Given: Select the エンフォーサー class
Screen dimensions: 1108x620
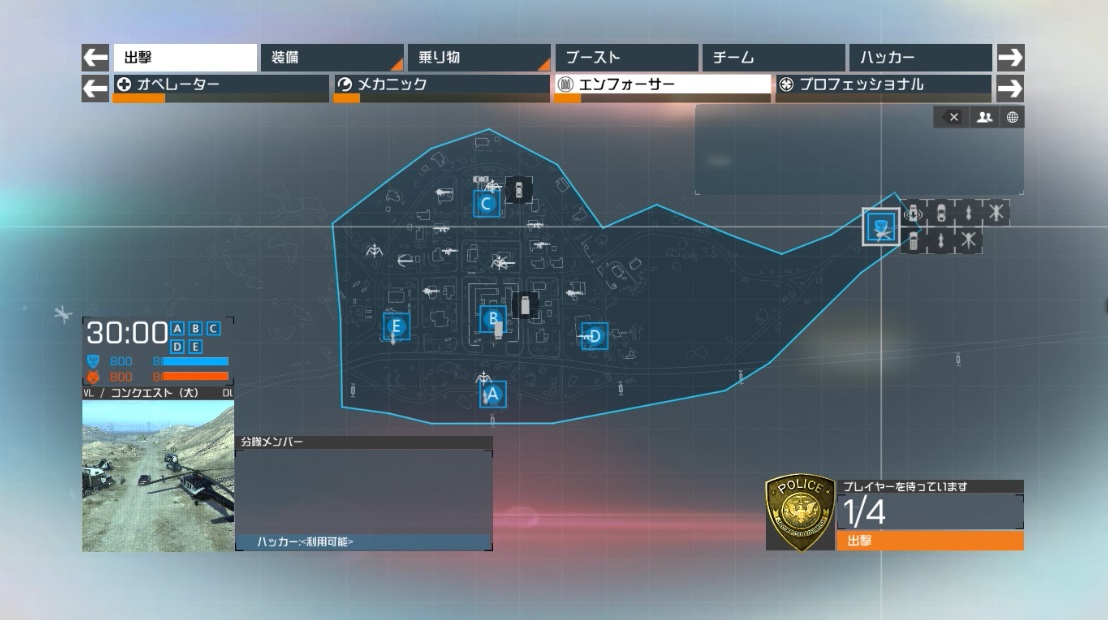Looking at the screenshot, I should click(x=662, y=86).
